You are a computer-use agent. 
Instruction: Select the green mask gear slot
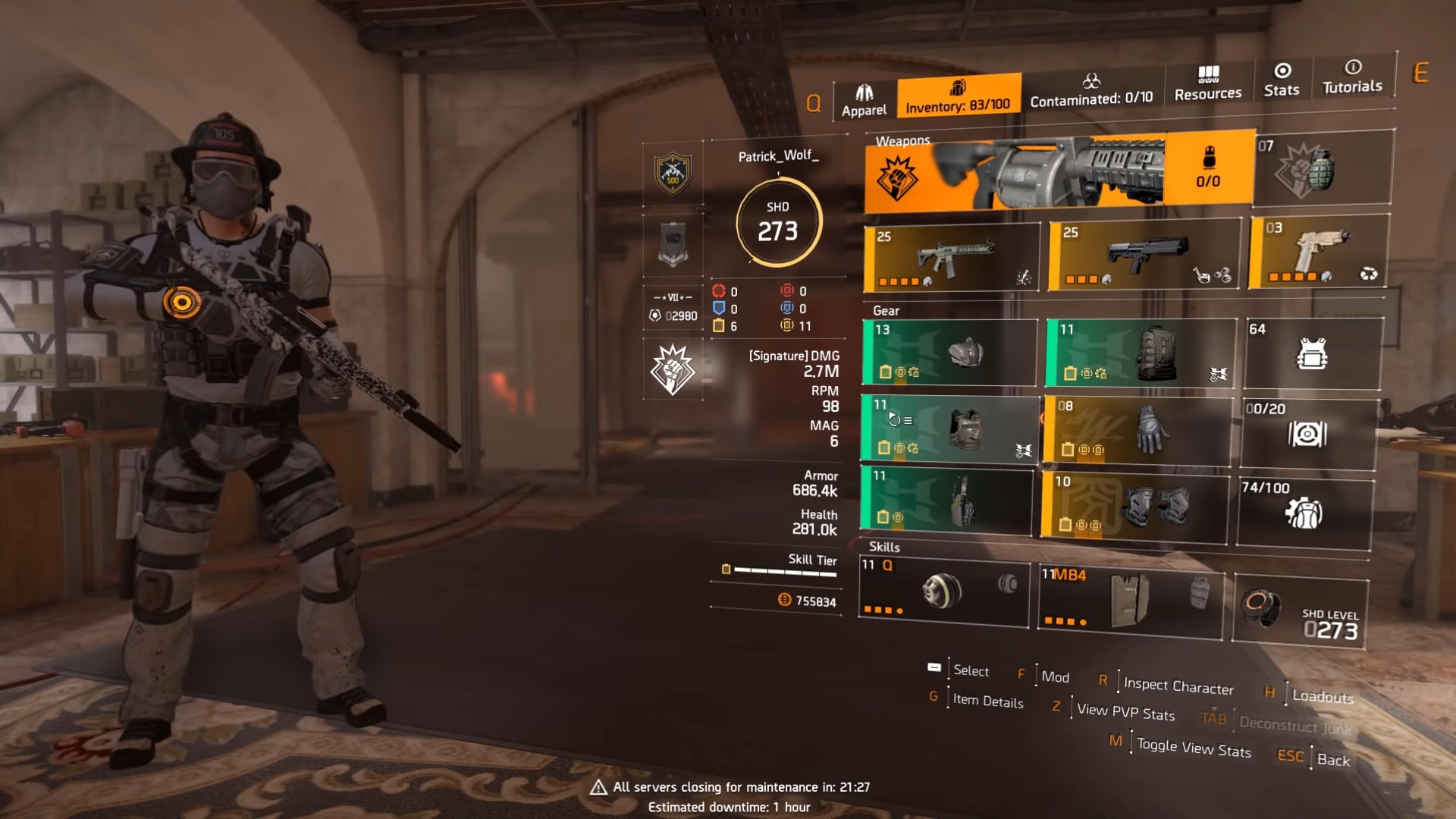[x=949, y=353]
